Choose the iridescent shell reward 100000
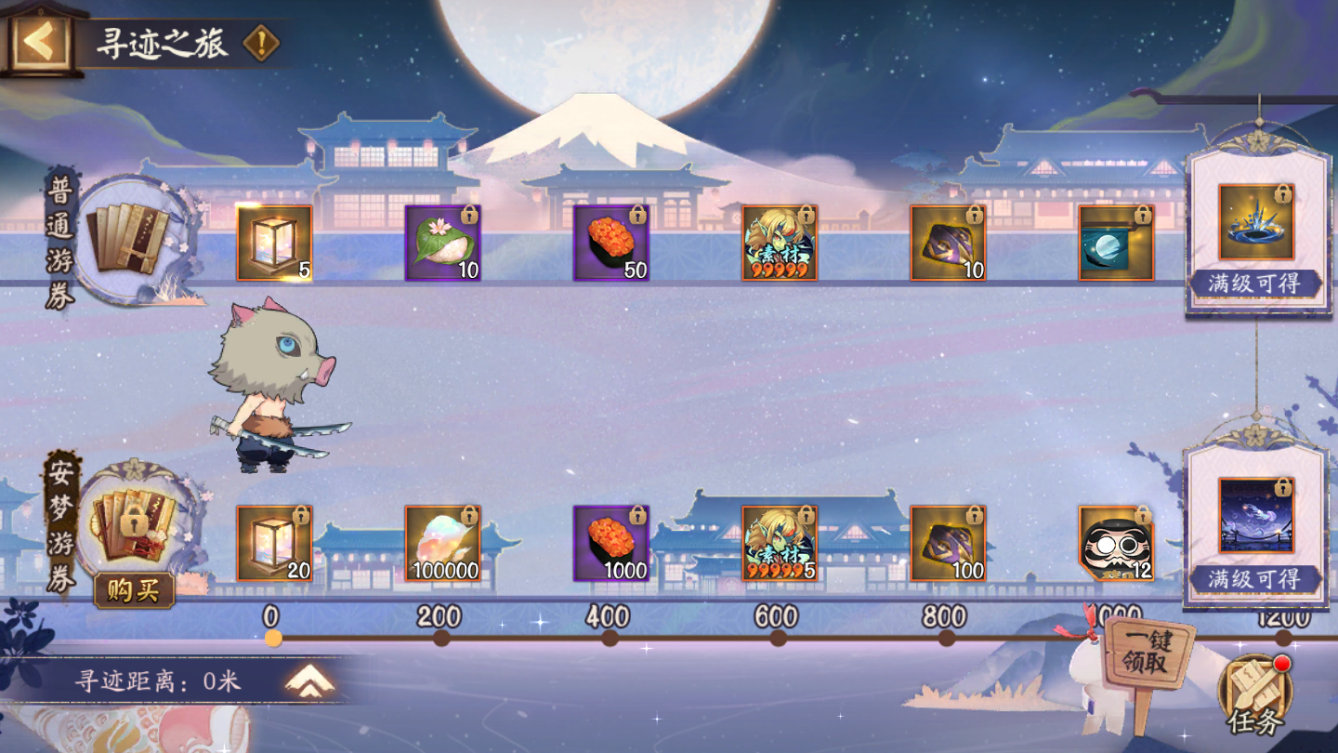The image size is (1338, 753). point(442,543)
